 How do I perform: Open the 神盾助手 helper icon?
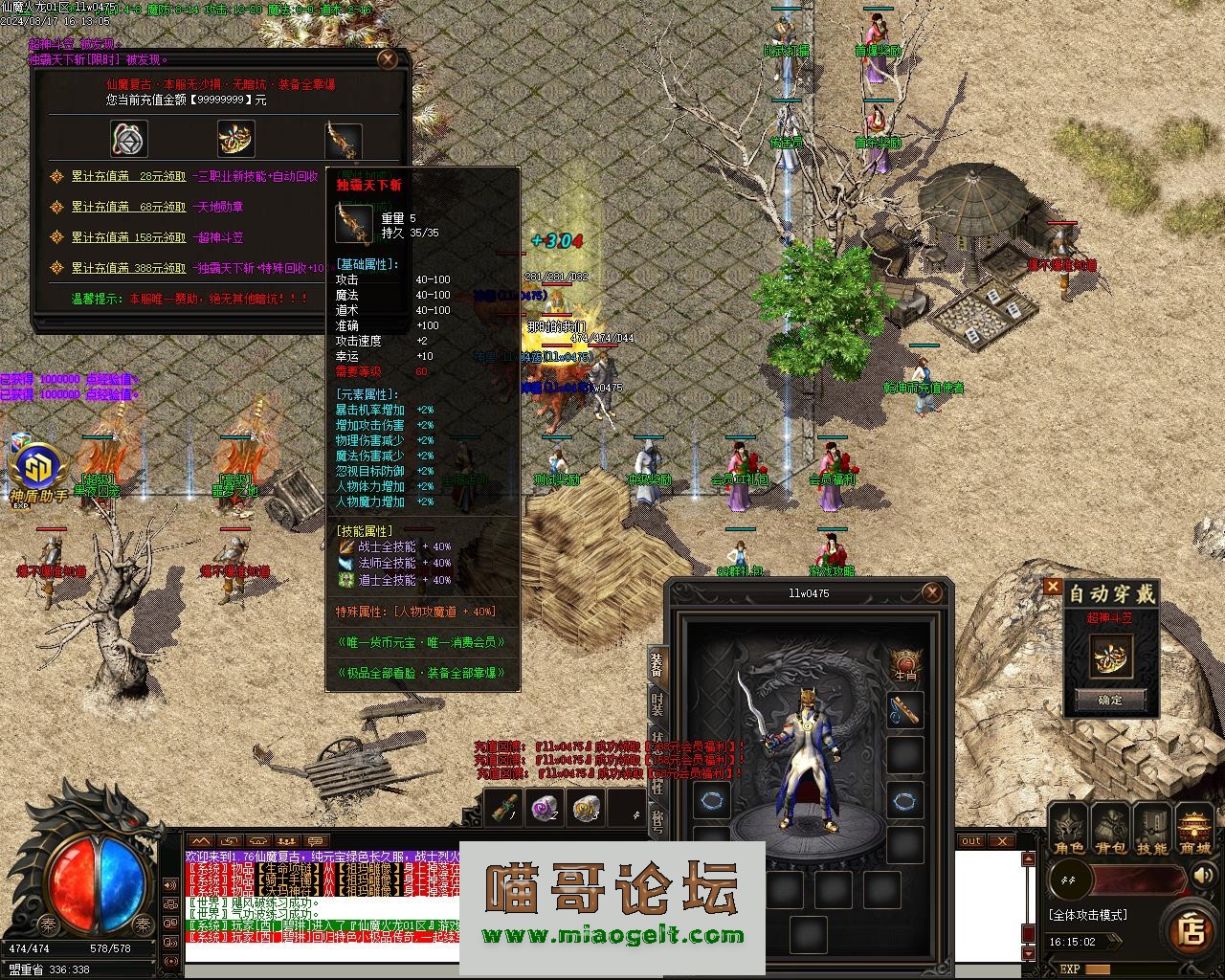pyautogui.click(x=38, y=469)
